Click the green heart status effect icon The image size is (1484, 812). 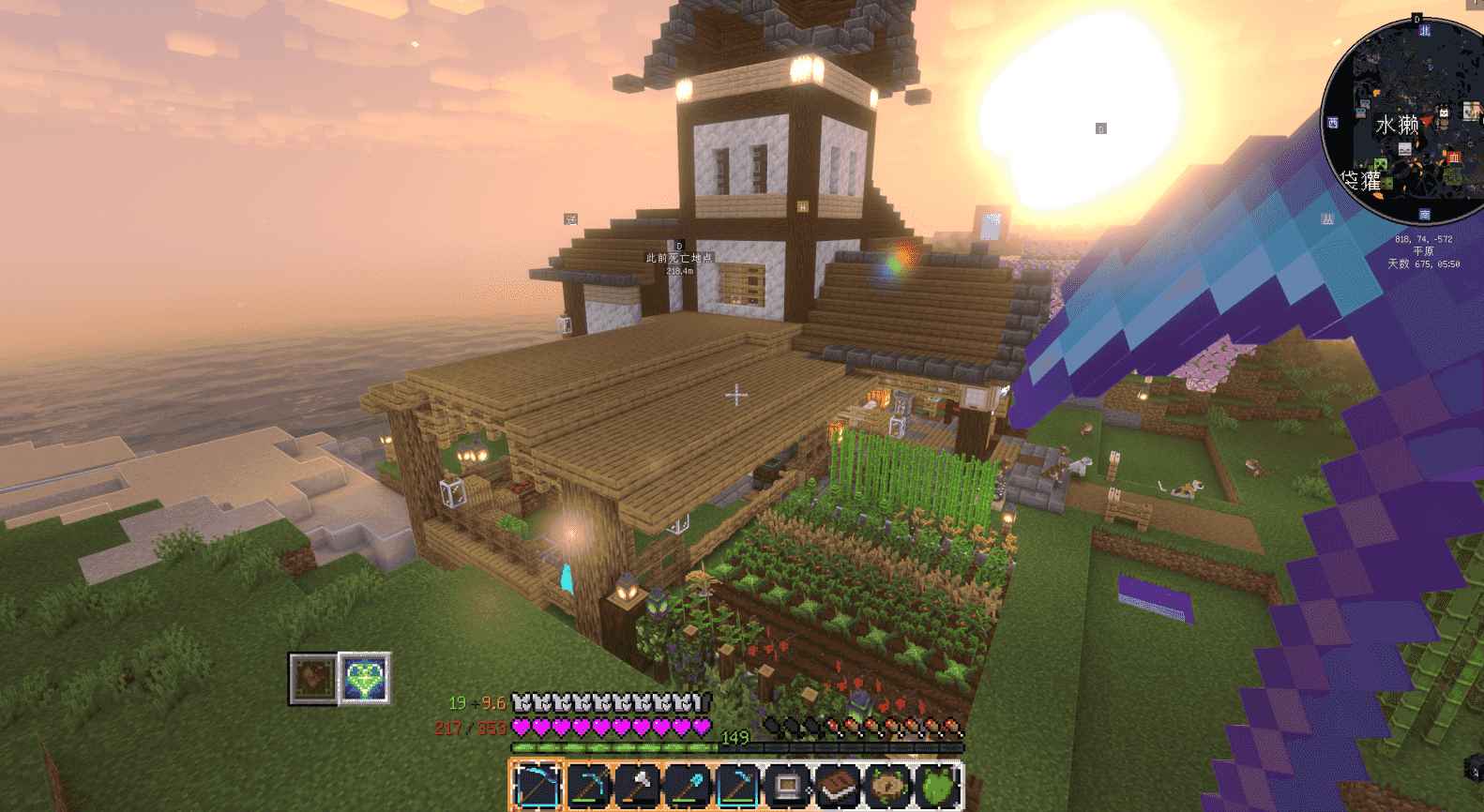pyautogui.click(x=364, y=677)
